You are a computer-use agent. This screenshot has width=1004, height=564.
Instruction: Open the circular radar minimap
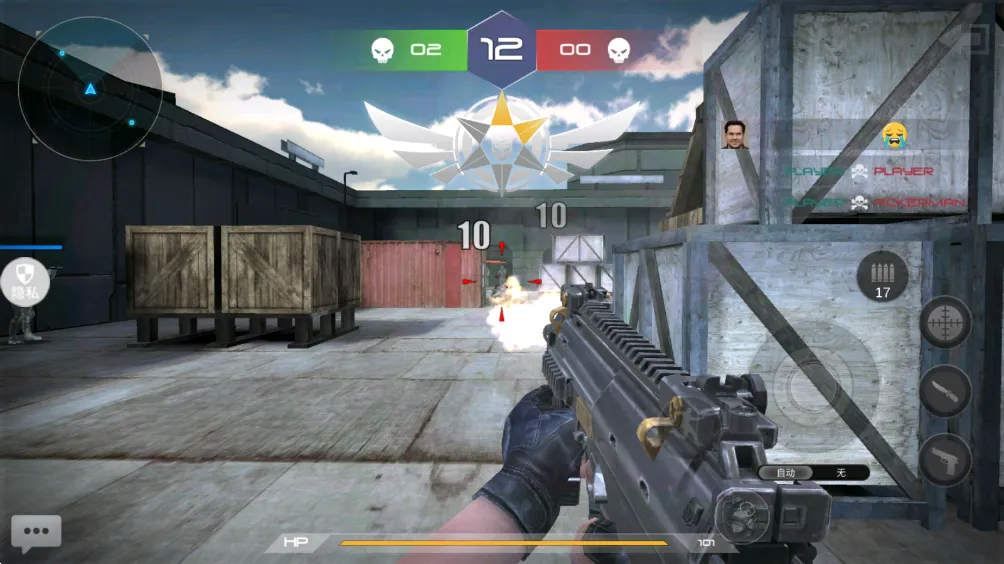[90, 90]
